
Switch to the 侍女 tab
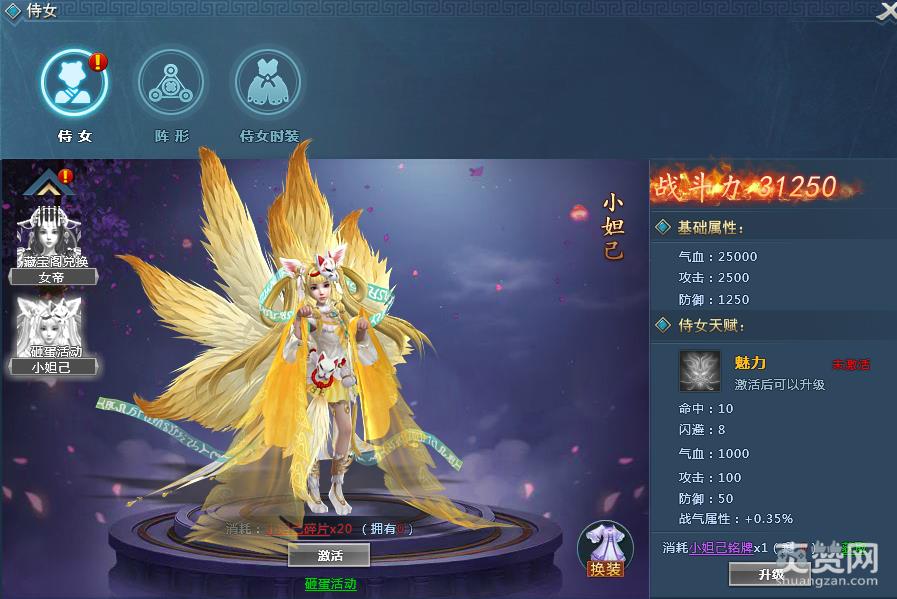(75, 83)
